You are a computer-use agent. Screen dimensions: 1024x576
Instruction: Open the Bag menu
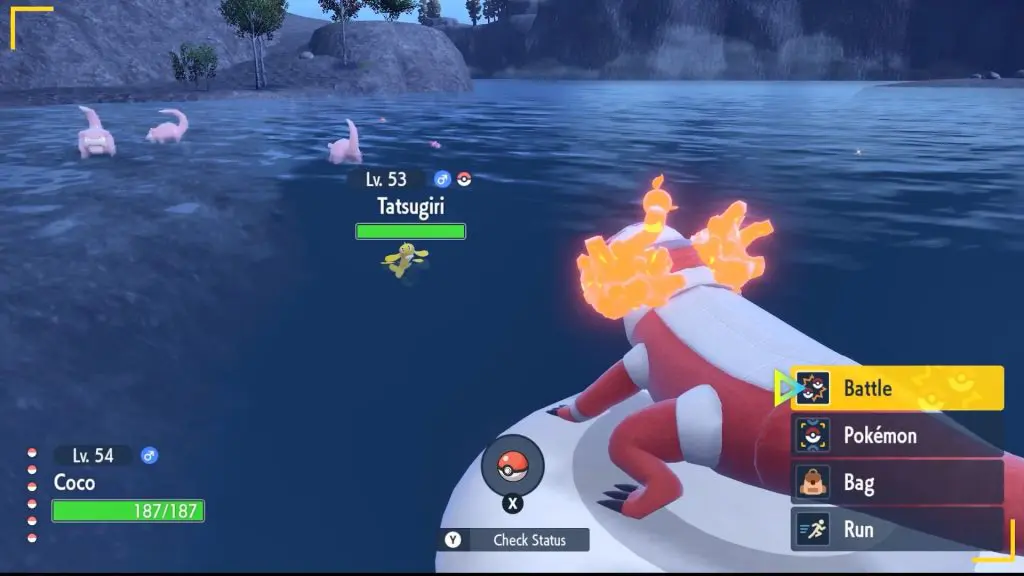click(x=897, y=483)
